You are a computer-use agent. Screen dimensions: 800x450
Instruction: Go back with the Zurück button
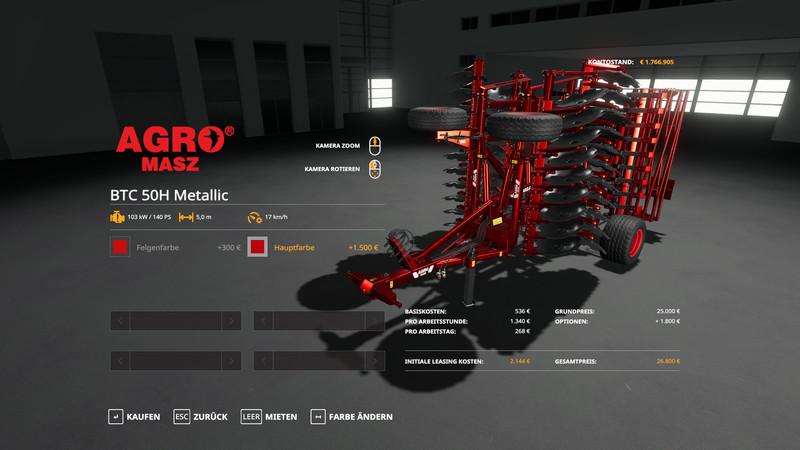pyautogui.click(x=200, y=416)
